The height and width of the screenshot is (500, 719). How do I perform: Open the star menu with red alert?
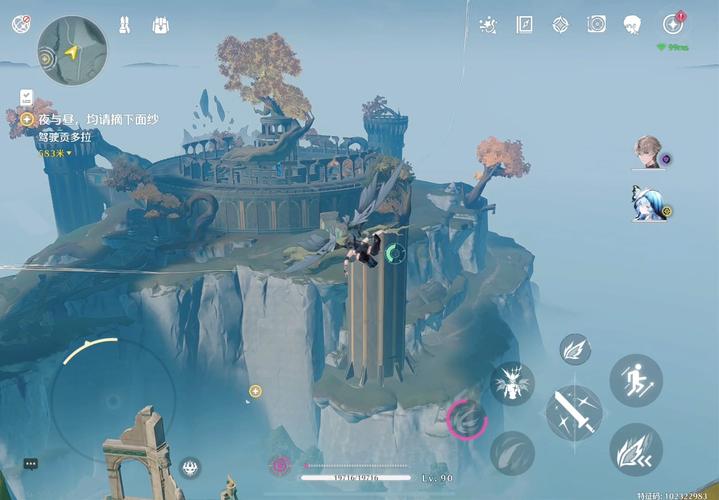672,24
